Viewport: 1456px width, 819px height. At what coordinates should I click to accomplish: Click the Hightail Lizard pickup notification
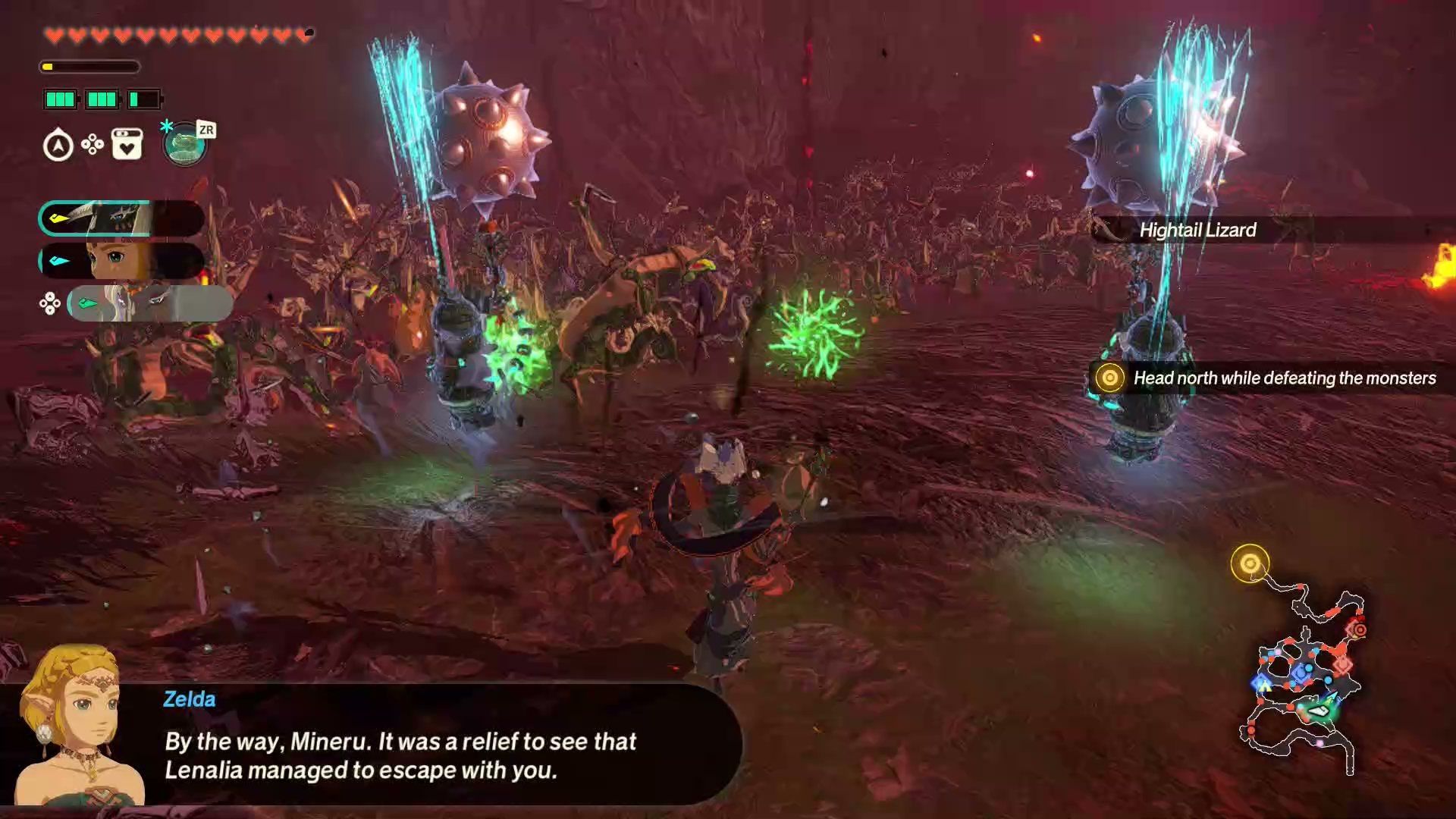[1197, 230]
